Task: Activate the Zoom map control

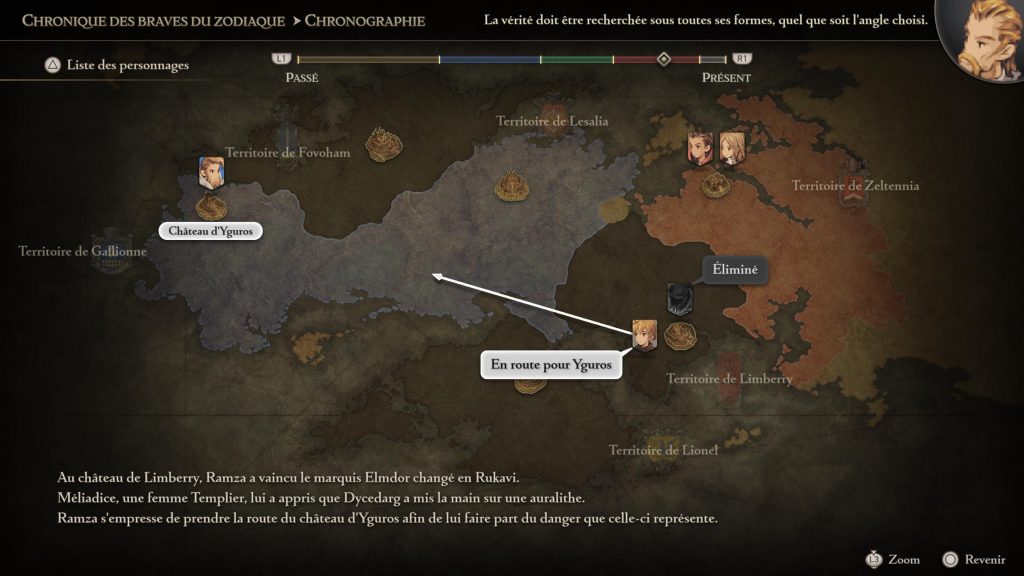Action: click(892, 559)
